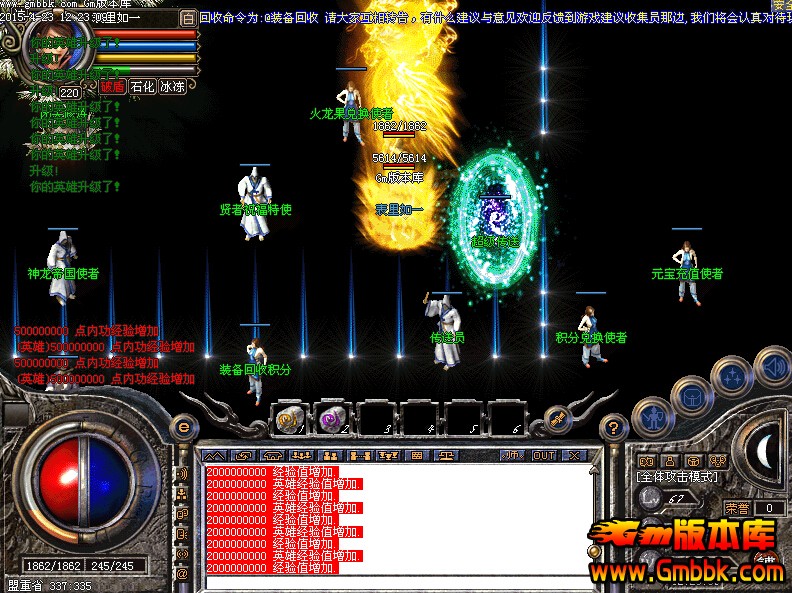Open the round 'e' button beside the hotbar
792x593 pixels.
[x=183, y=426]
